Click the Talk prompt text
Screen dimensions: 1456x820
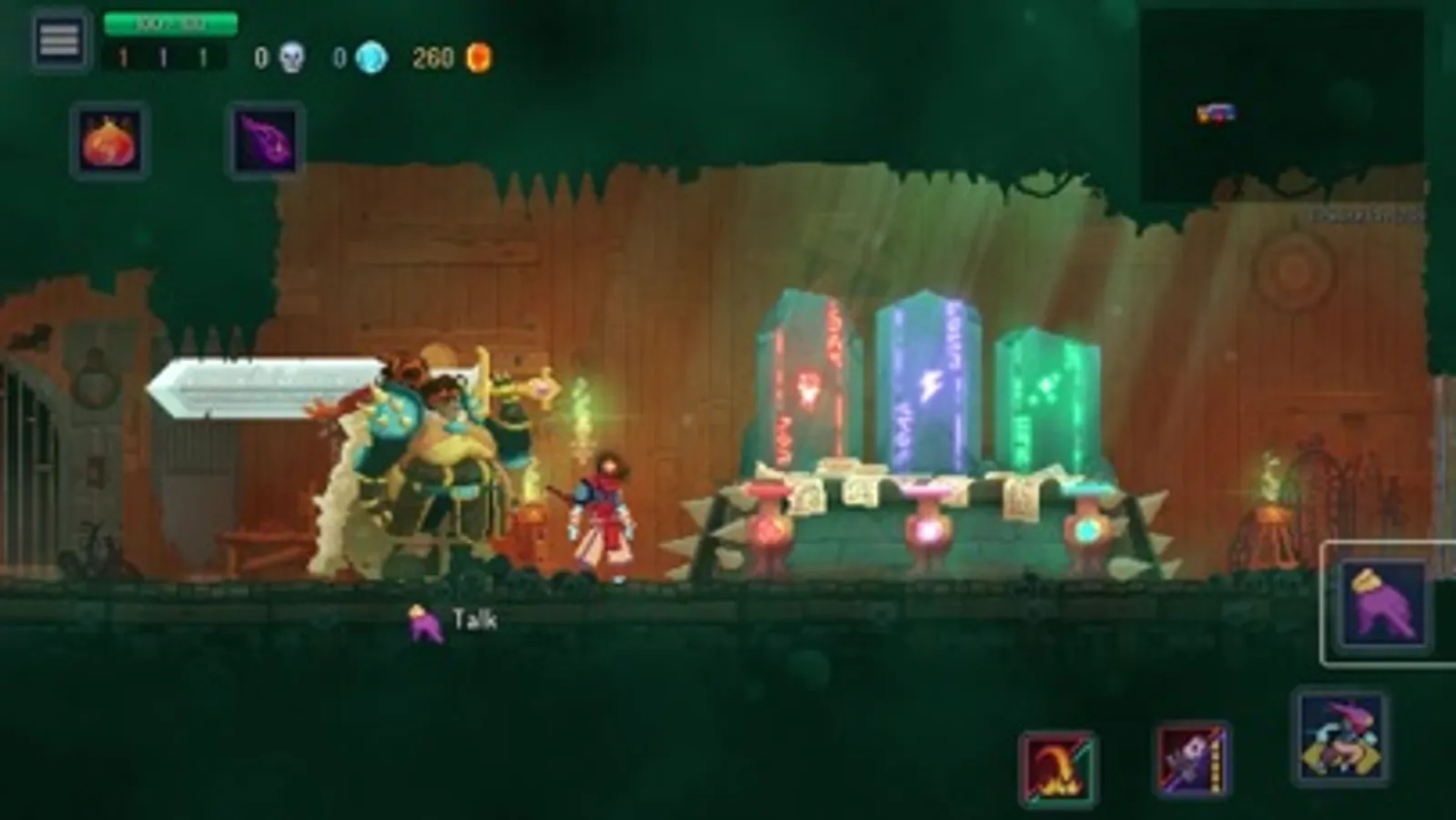(474, 619)
